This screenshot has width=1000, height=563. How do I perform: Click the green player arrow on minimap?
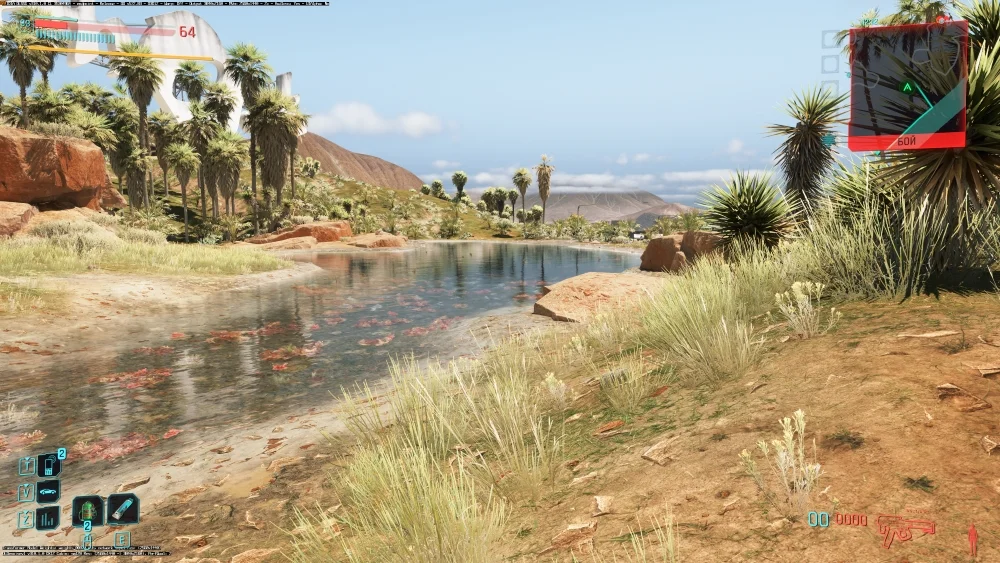[907, 87]
